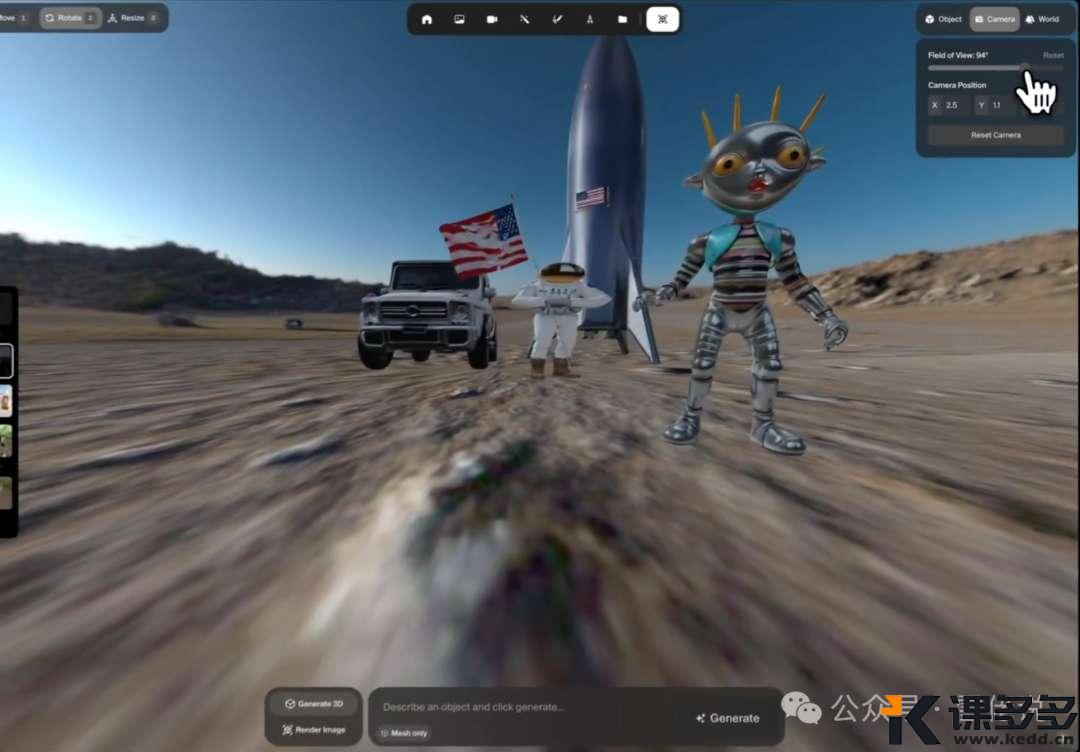Screen dimensions: 1080x752
Task: Click the Generate 3D button
Action: [314, 704]
